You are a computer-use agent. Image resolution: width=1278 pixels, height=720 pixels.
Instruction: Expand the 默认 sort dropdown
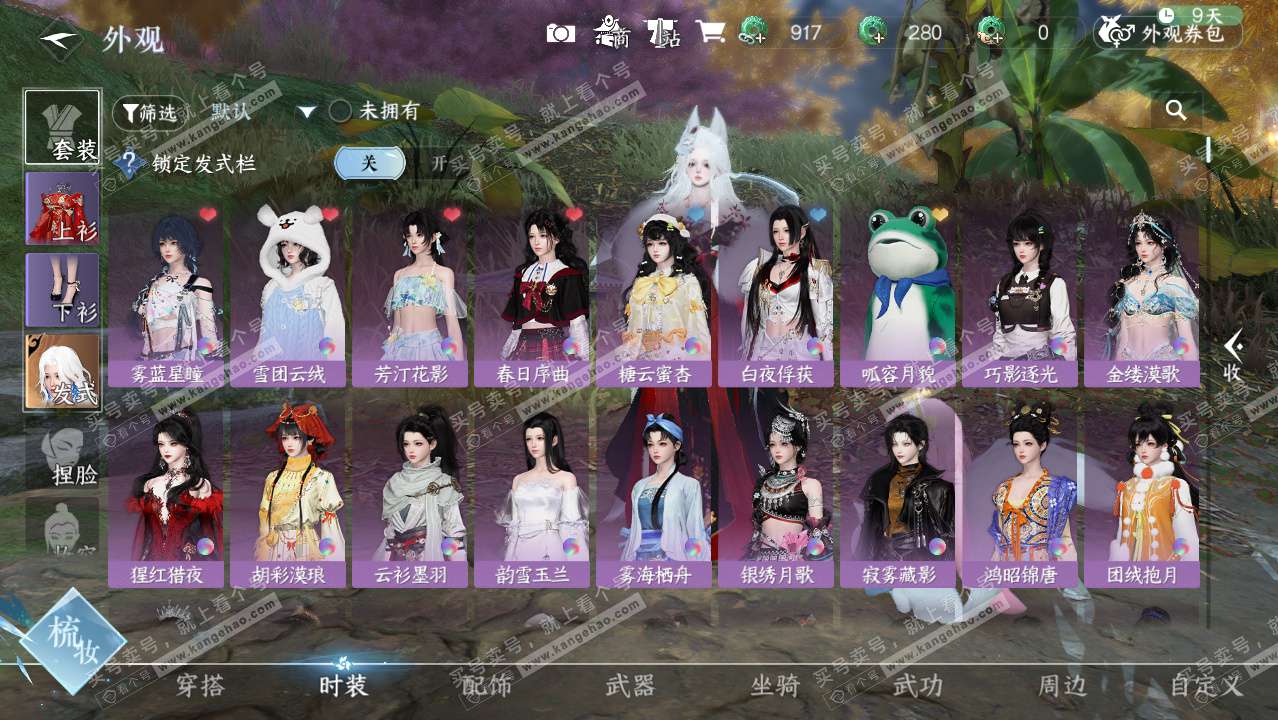coord(306,112)
